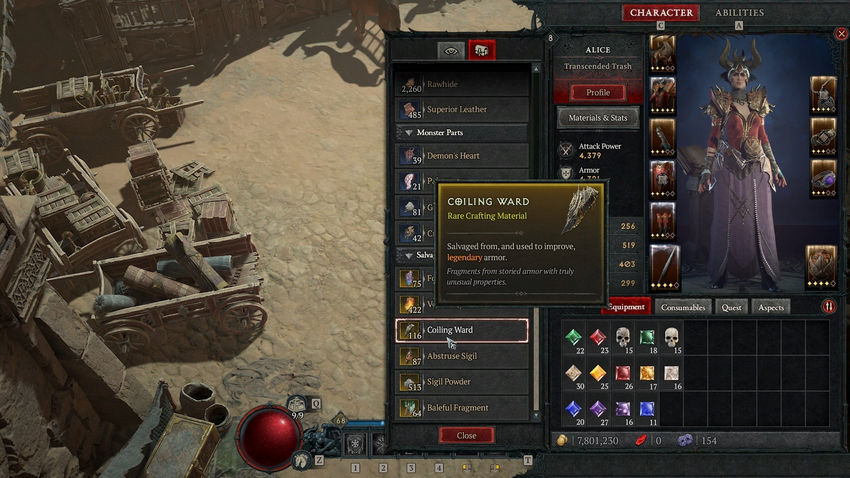Select the helm equipment slot
The height and width of the screenshot is (478, 850).
662,52
